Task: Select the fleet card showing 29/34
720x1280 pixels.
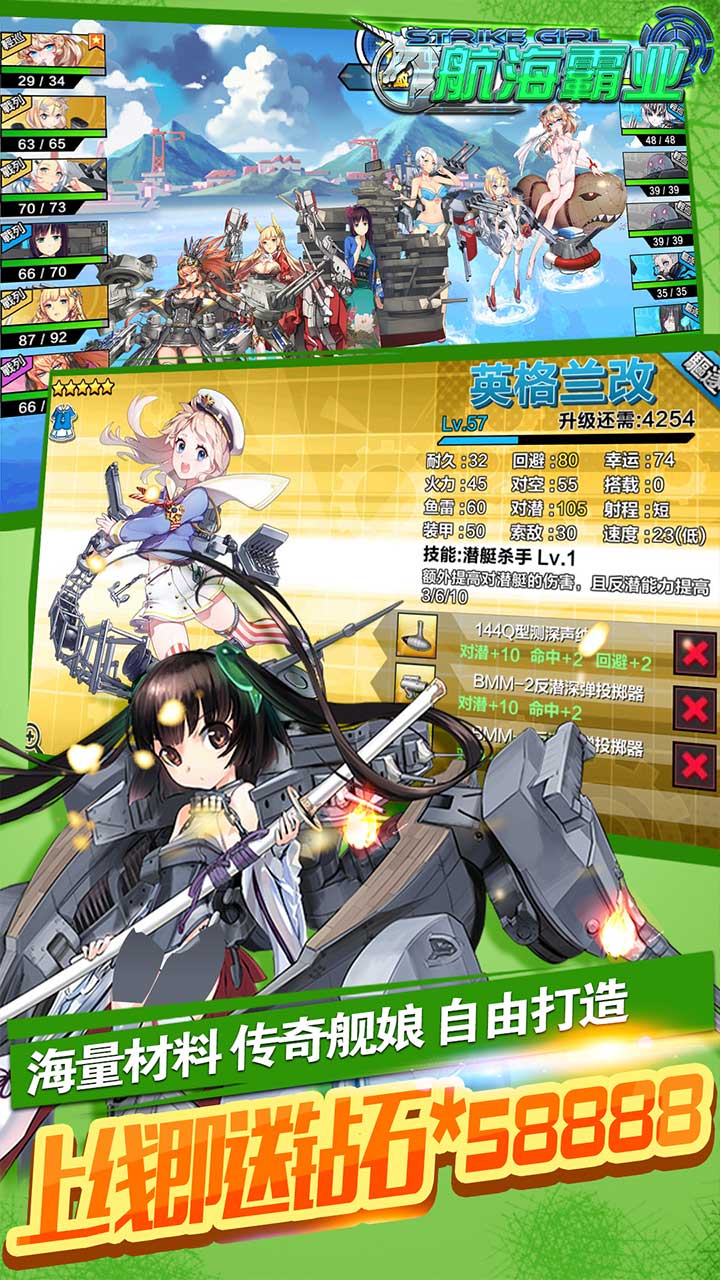Action: [52, 58]
